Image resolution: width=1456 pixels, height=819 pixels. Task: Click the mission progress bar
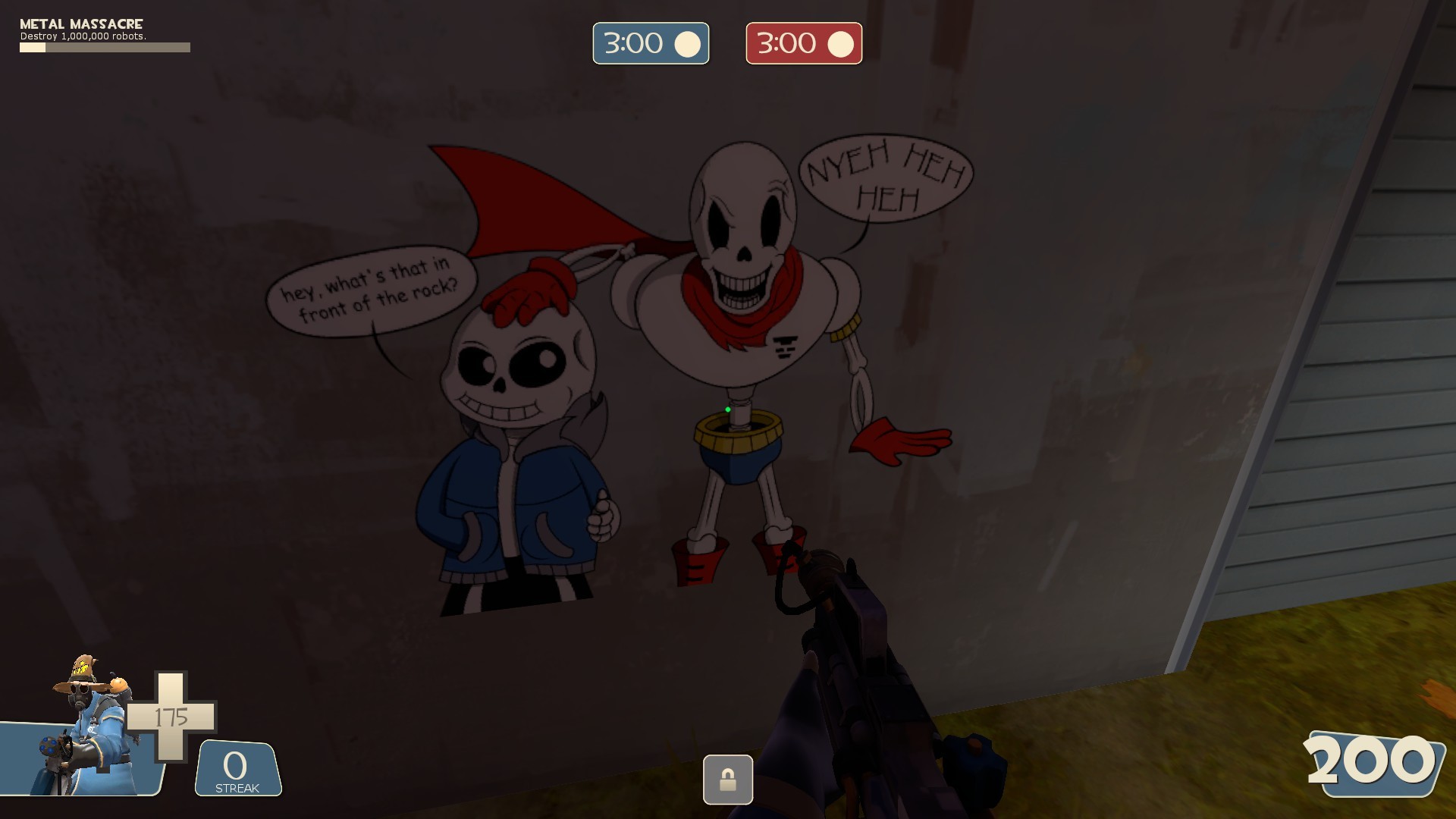tap(105, 47)
